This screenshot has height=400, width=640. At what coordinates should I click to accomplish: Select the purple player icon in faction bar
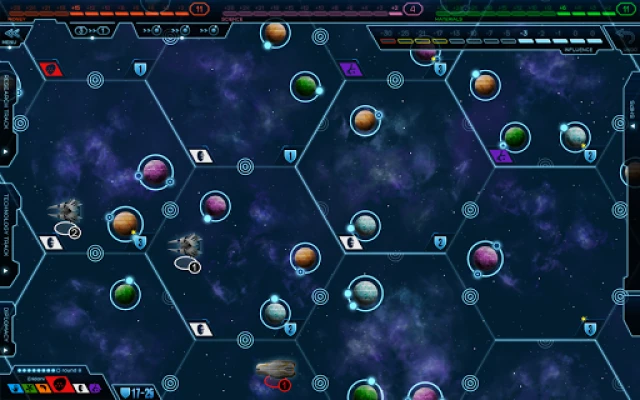click(94, 388)
